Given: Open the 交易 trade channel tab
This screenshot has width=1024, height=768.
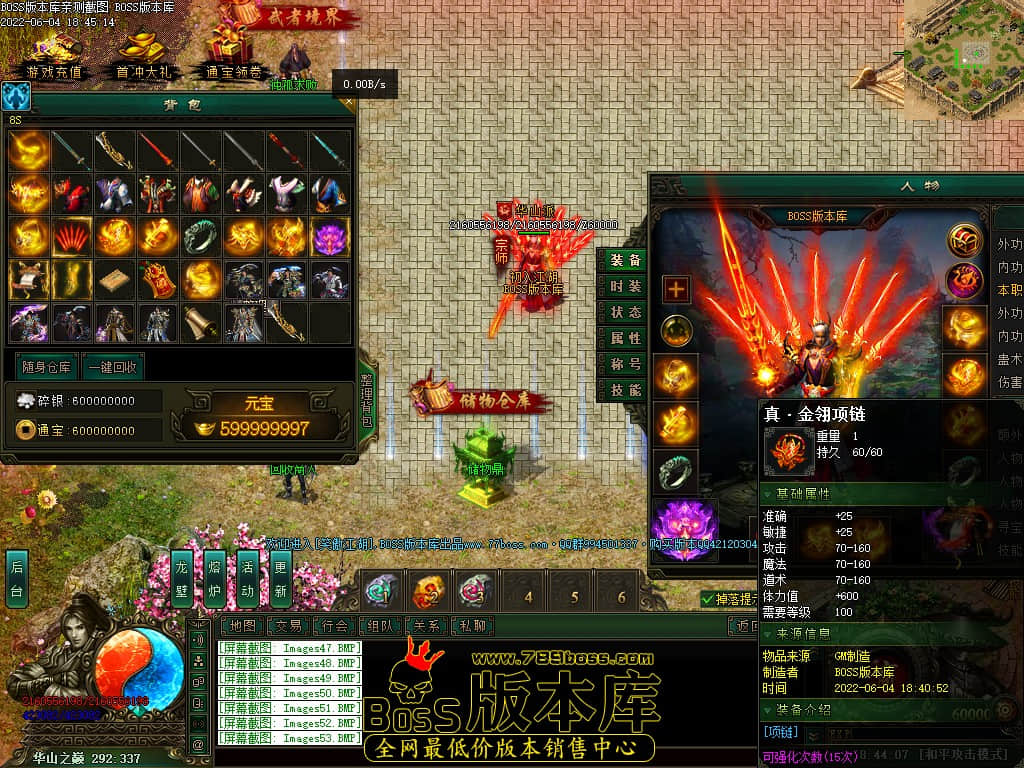Looking at the screenshot, I should point(289,626).
